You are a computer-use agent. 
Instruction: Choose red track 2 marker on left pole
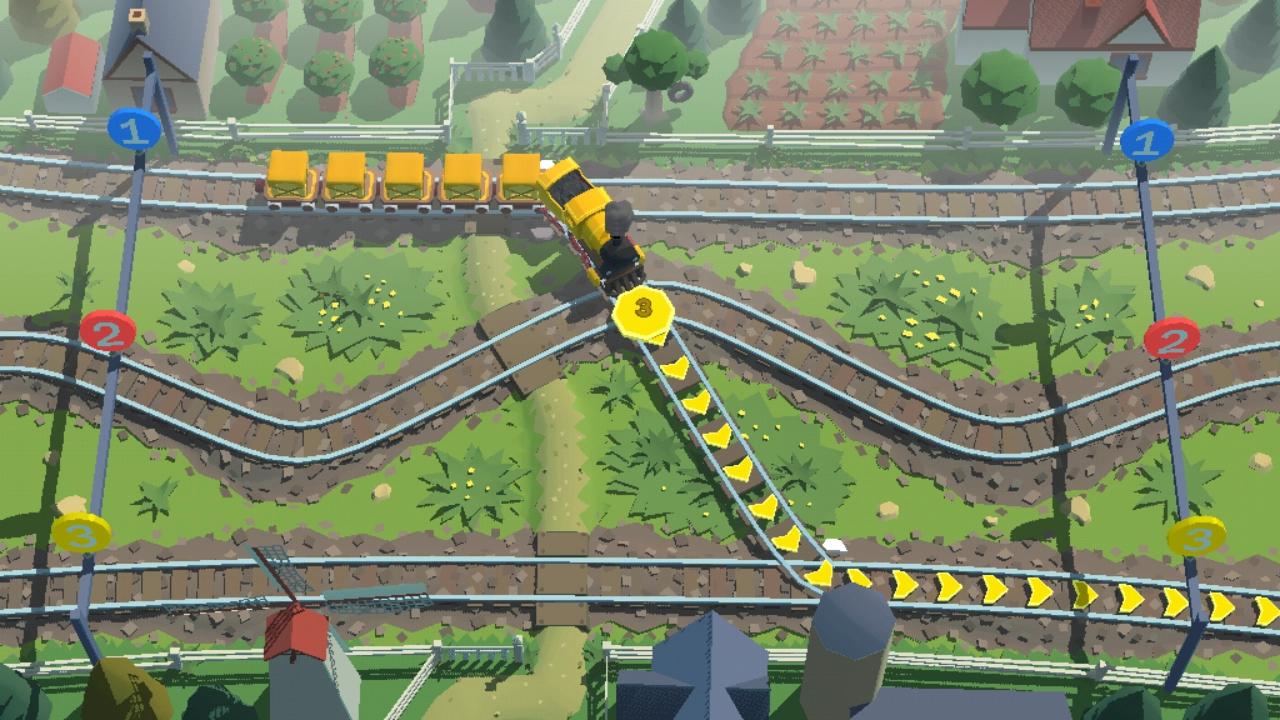tap(108, 330)
